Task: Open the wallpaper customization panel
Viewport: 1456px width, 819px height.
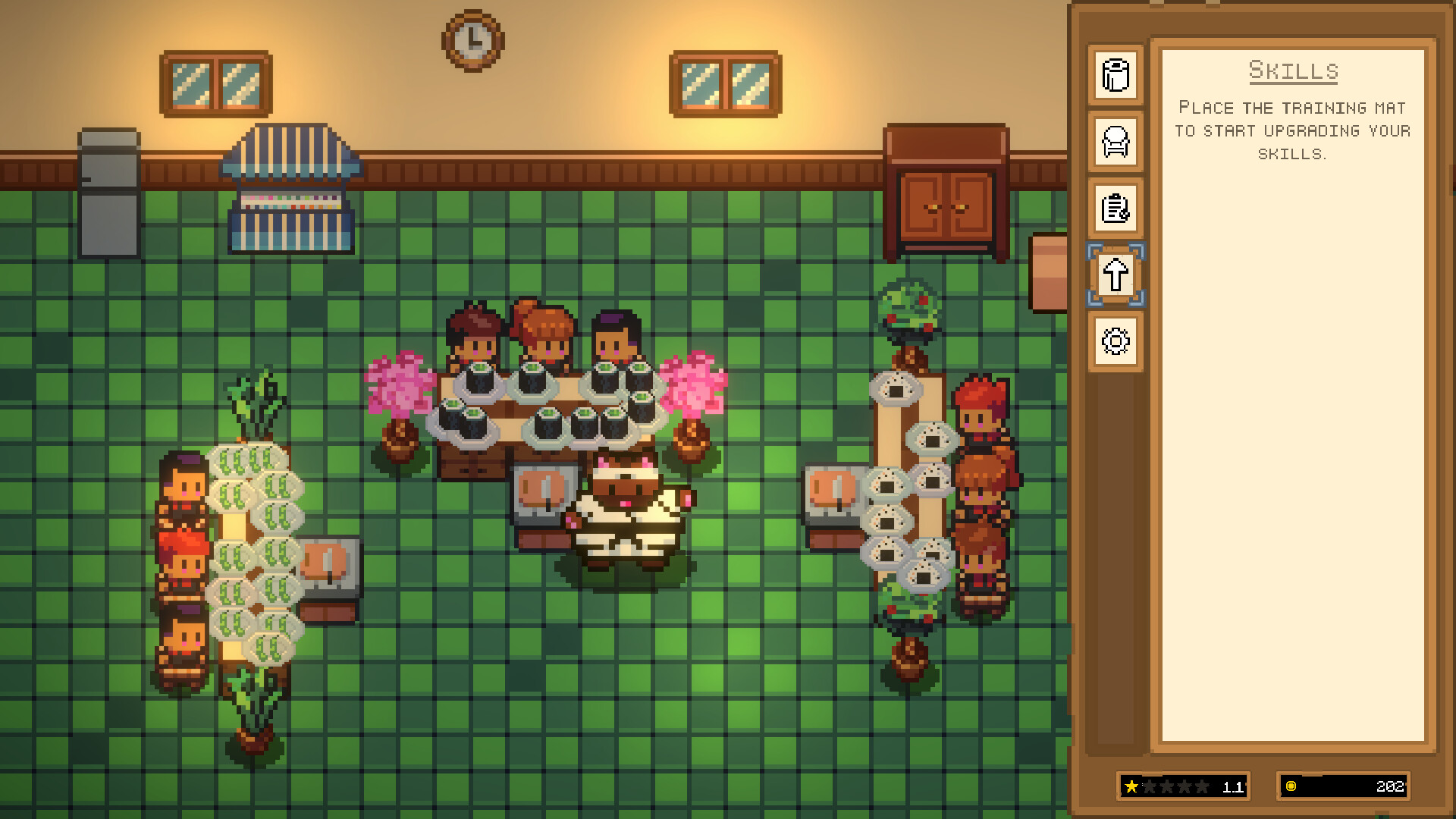Action: tap(1114, 77)
